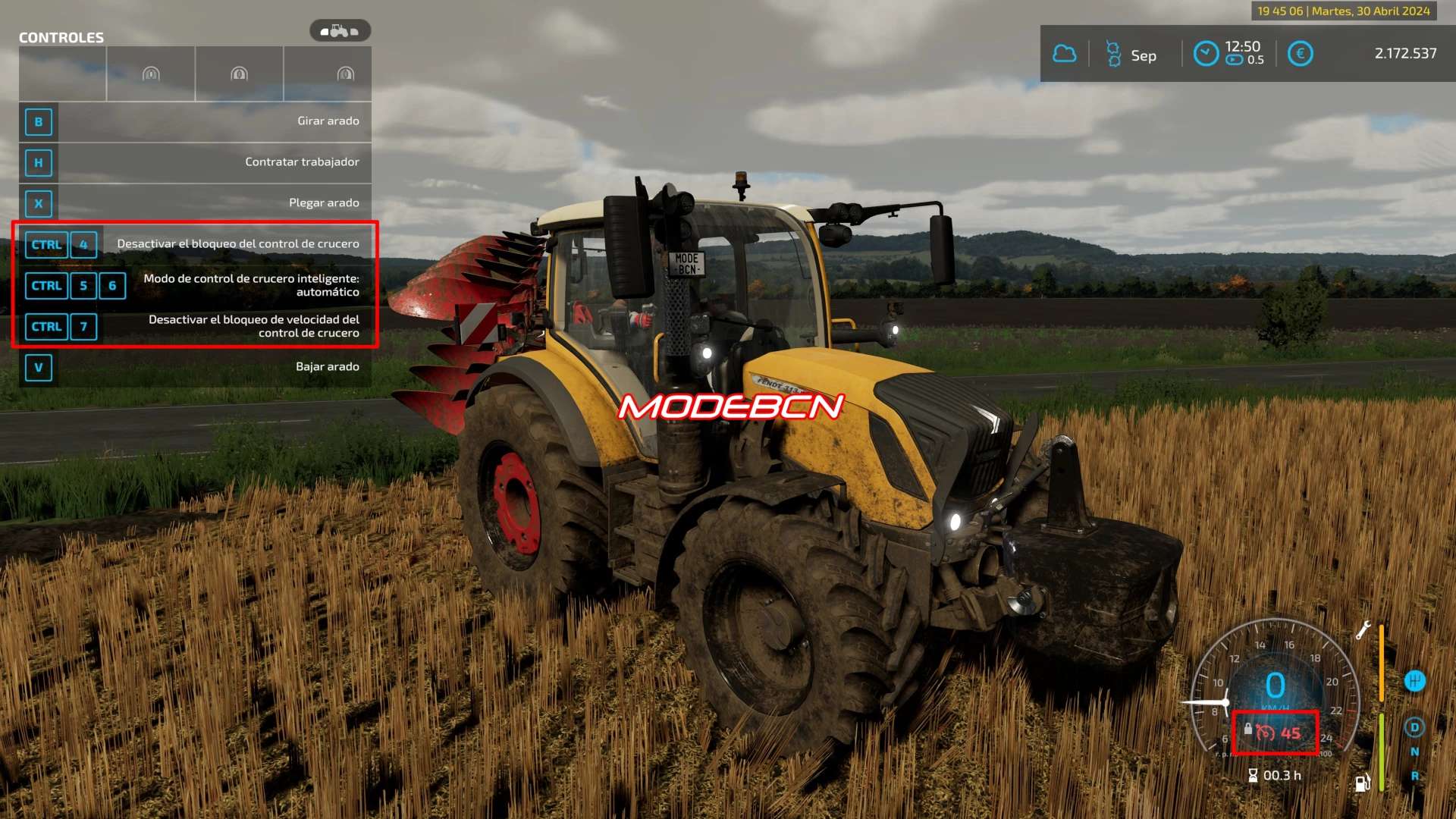The width and height of the screenshot is (1456, 819).
Task: Click the season growth icon beside Sep
Action: pos(1113,54)
